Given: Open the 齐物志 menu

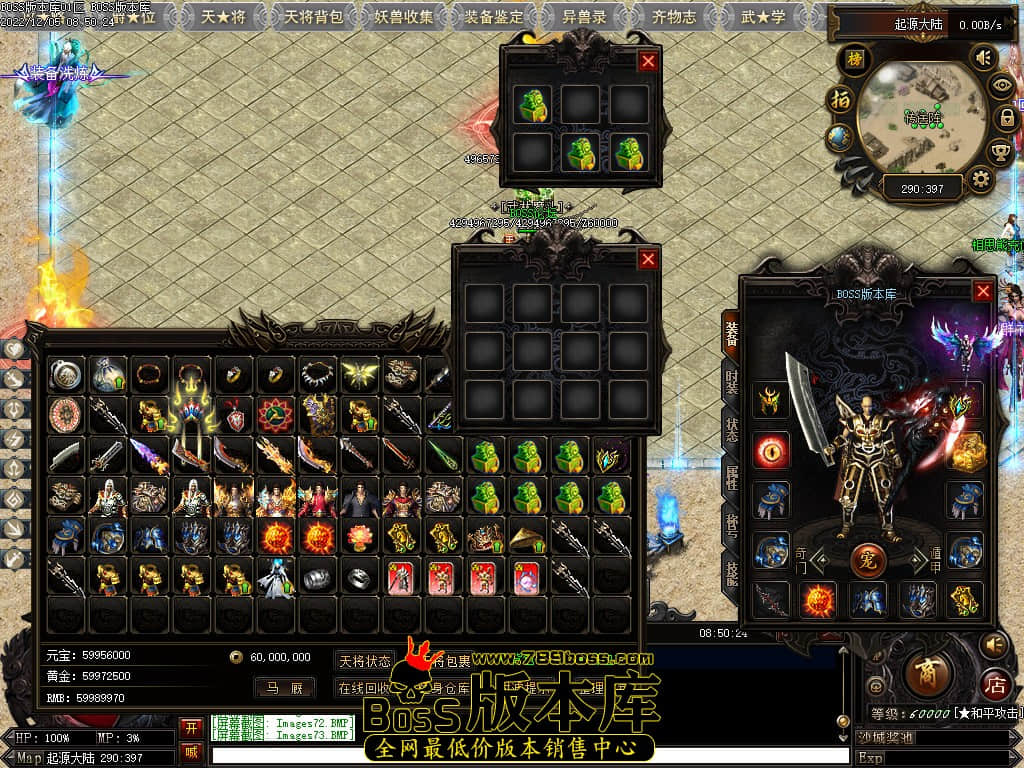Looking at the screenshot, I should click(674, 17).
